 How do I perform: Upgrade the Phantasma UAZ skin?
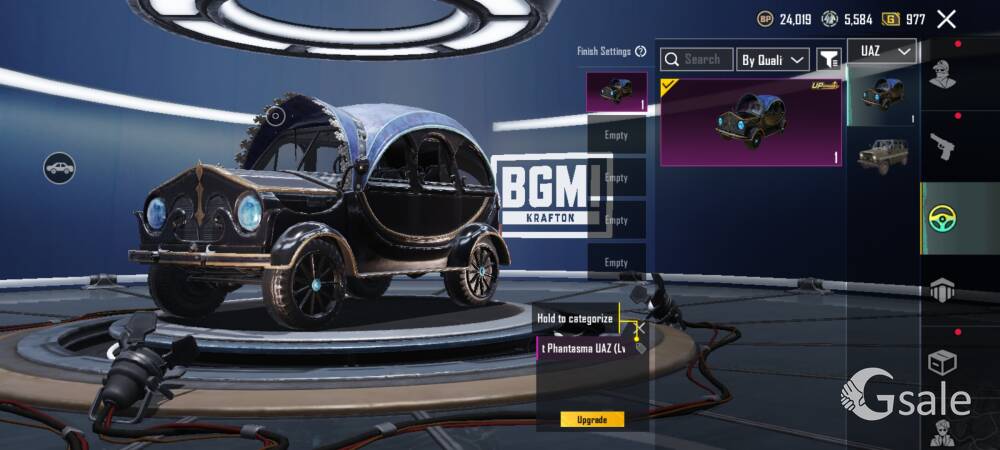592,419
